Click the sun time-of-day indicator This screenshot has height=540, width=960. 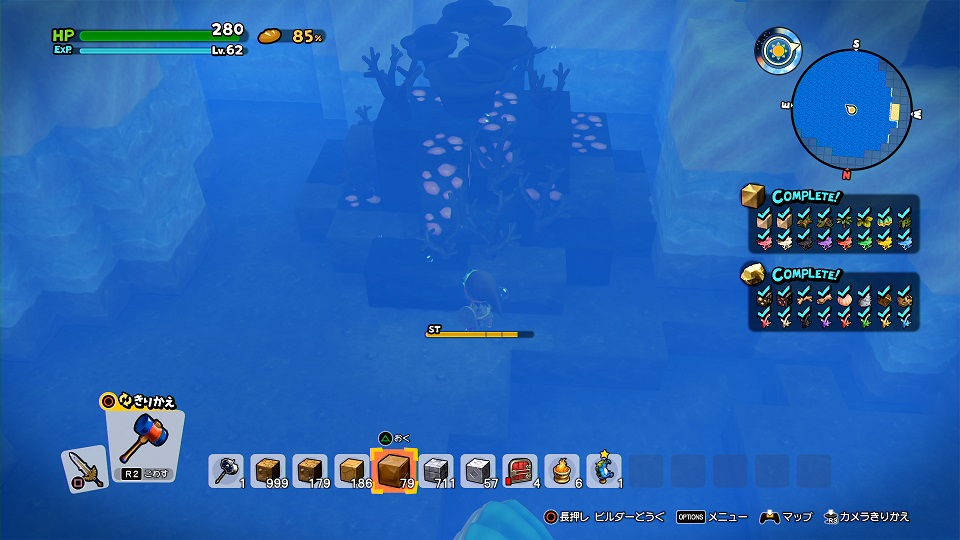(x=775, y=49)
